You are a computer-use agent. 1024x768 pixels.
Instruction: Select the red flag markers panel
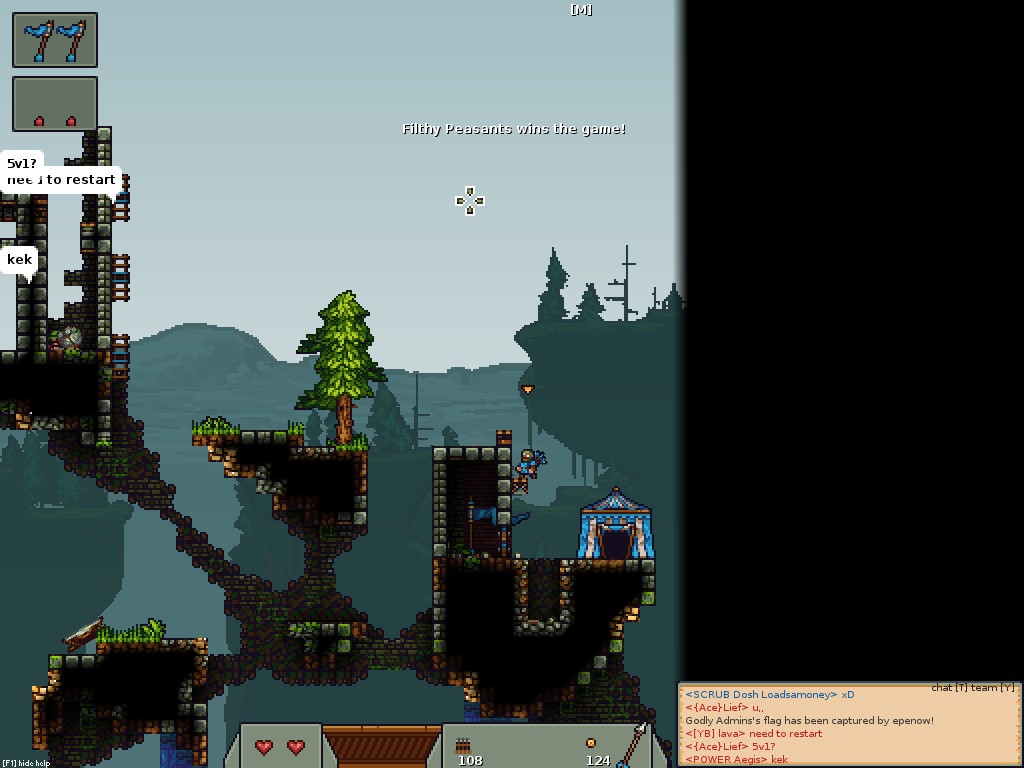(55, 104)
